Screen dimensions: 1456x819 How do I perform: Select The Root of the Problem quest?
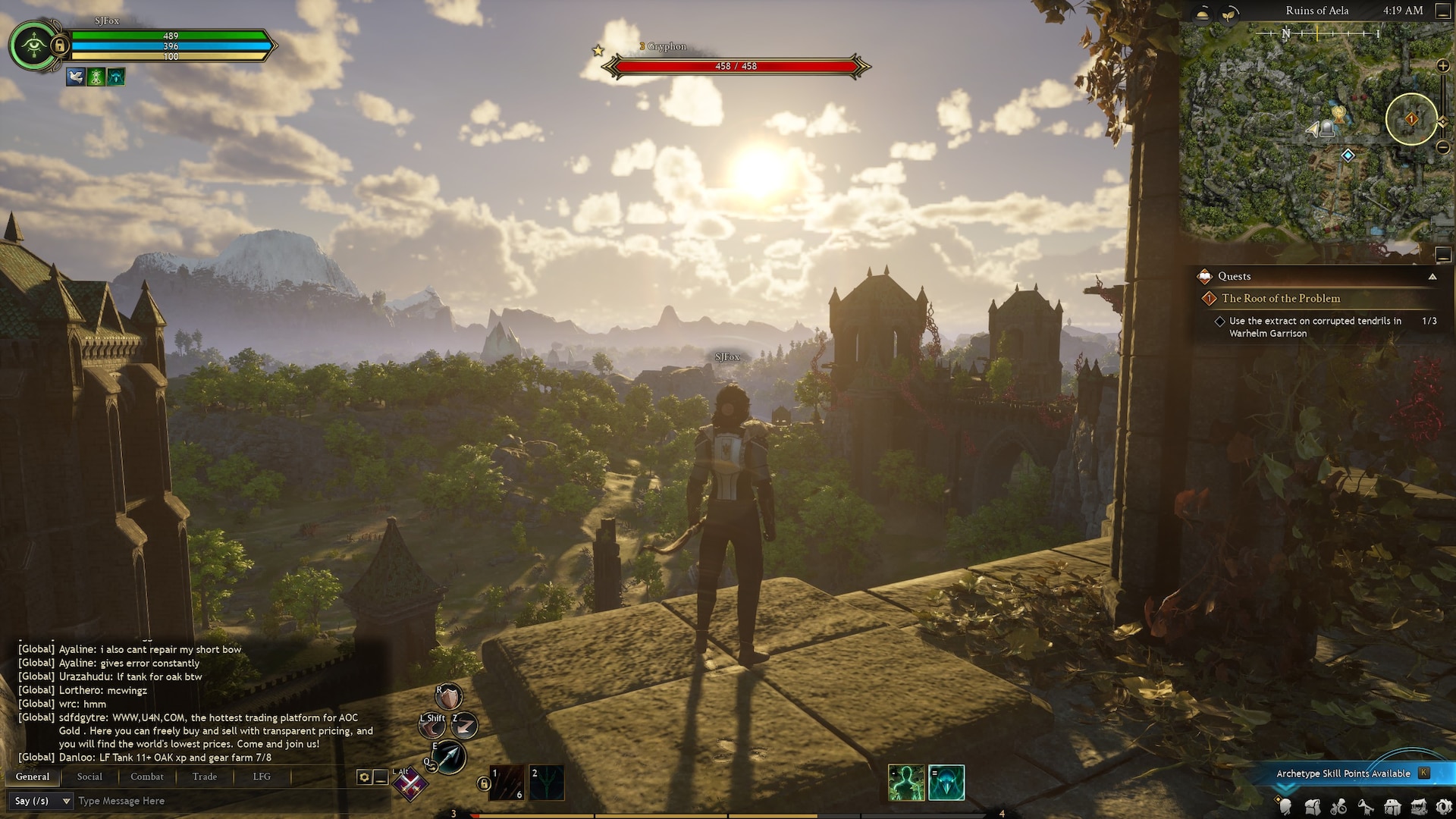tap(1281, 299)
